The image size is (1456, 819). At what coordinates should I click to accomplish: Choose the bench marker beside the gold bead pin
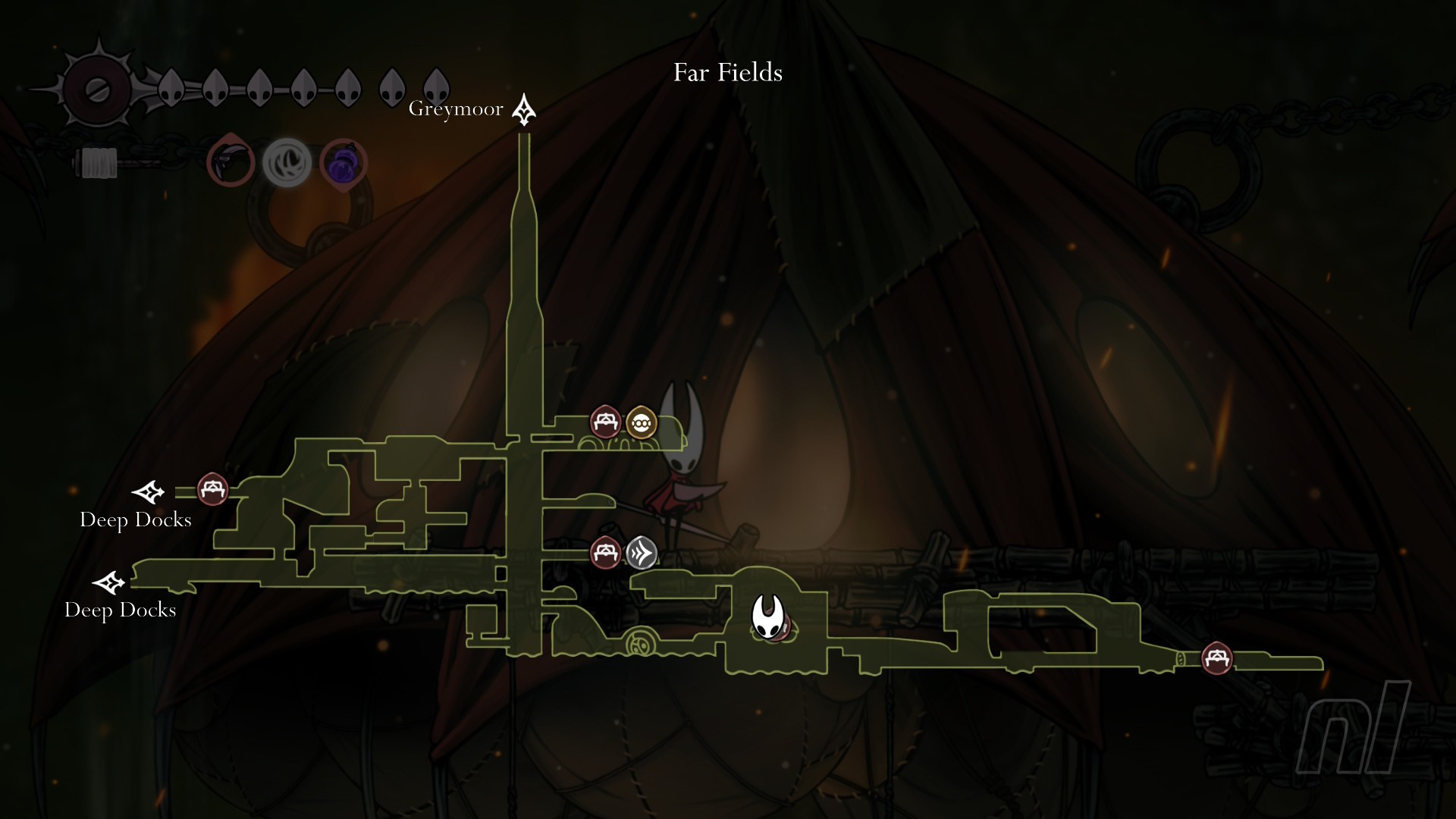coord(605,422)
